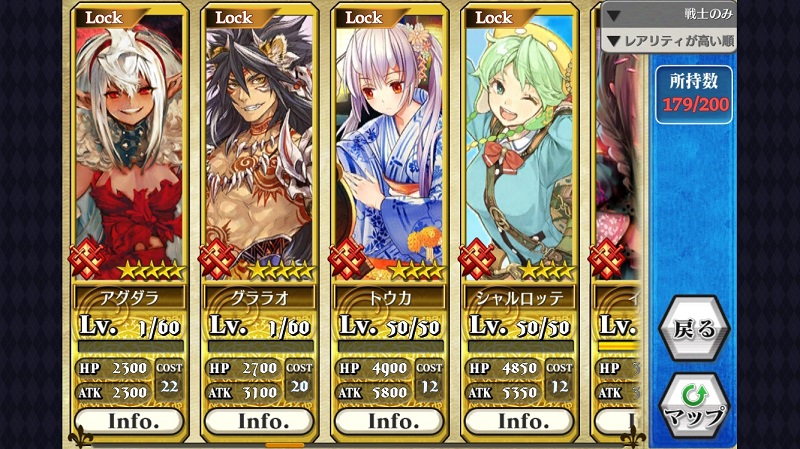View Info for トウカ
Viewport: 800px width, 449px height.
[389, 421]
